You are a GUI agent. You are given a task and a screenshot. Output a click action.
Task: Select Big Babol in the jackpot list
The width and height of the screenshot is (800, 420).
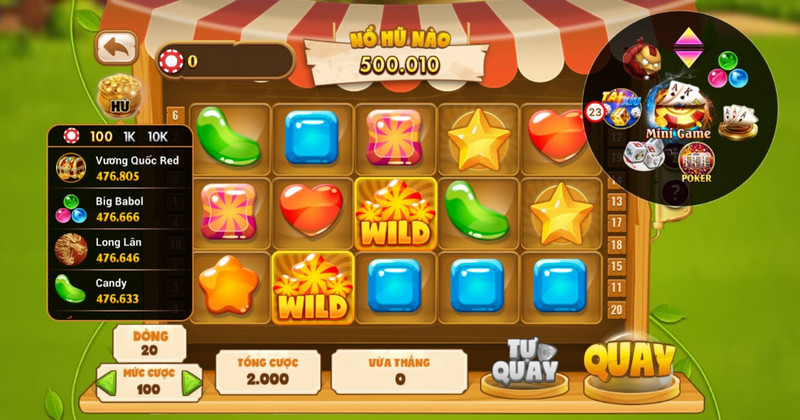(x=120, y=208)
